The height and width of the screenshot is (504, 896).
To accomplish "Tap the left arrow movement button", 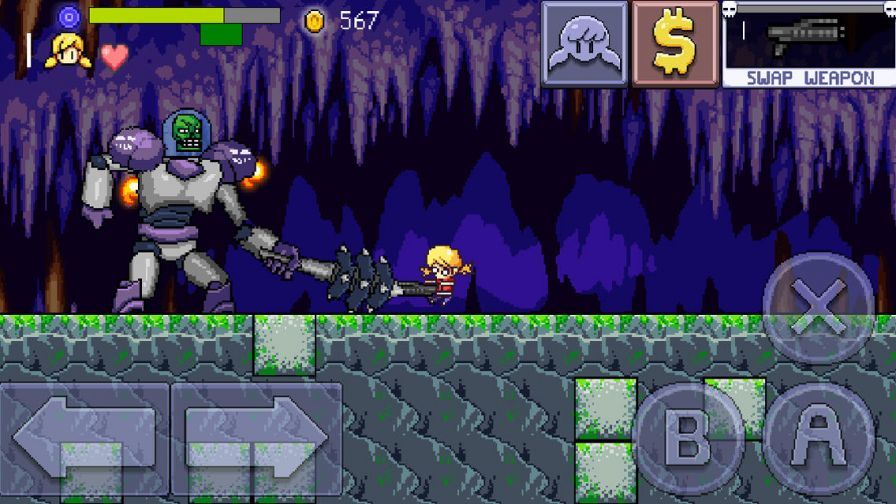I will click(x=84, y=438).
